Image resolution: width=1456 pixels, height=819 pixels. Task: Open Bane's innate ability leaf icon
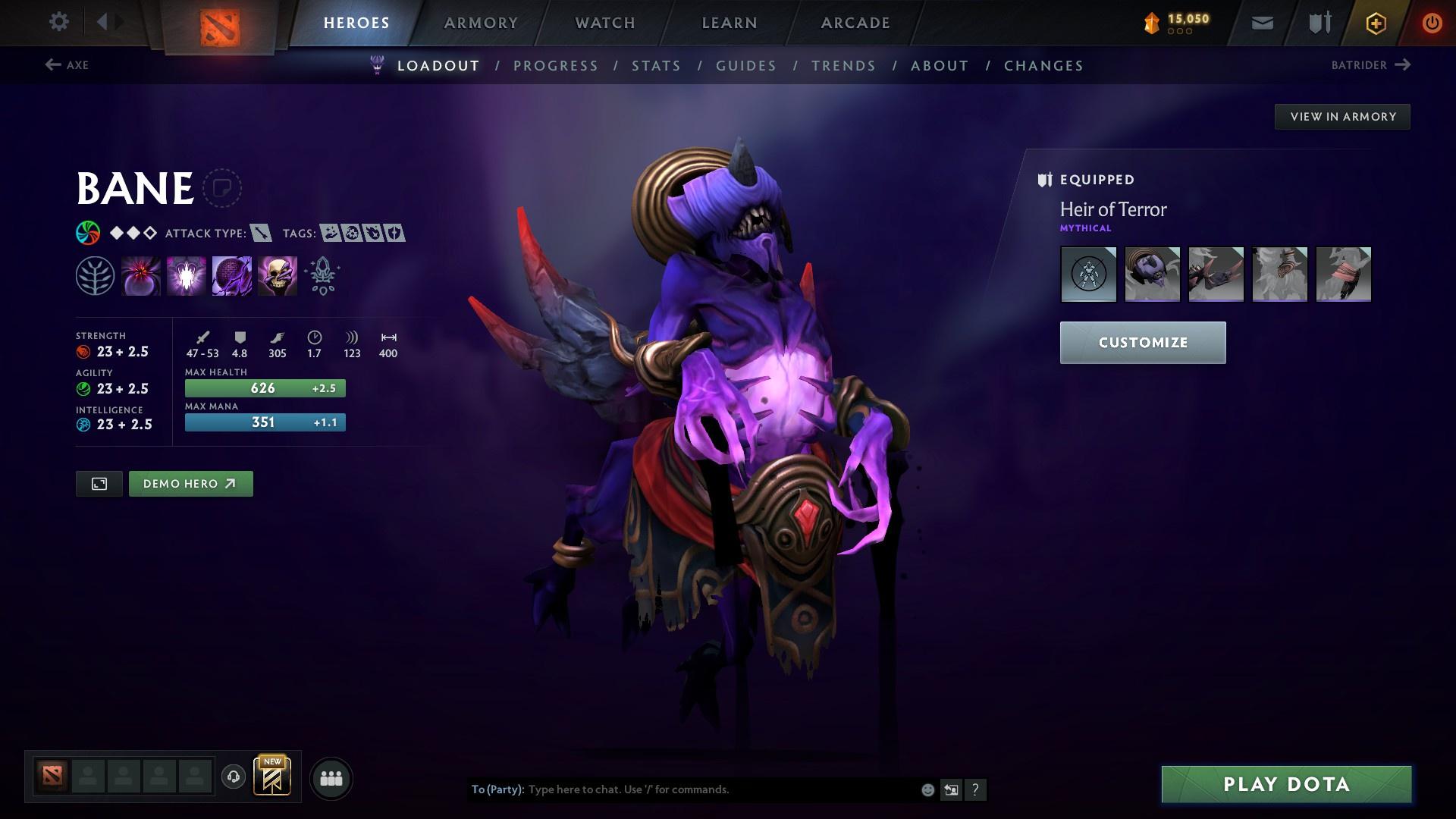[95, 275]
